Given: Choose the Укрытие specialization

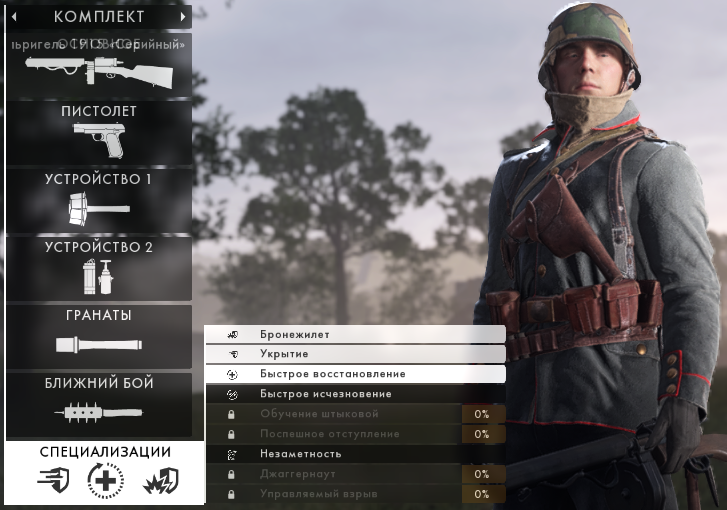Looking at the screenshot, I should [x=355, y=354].
